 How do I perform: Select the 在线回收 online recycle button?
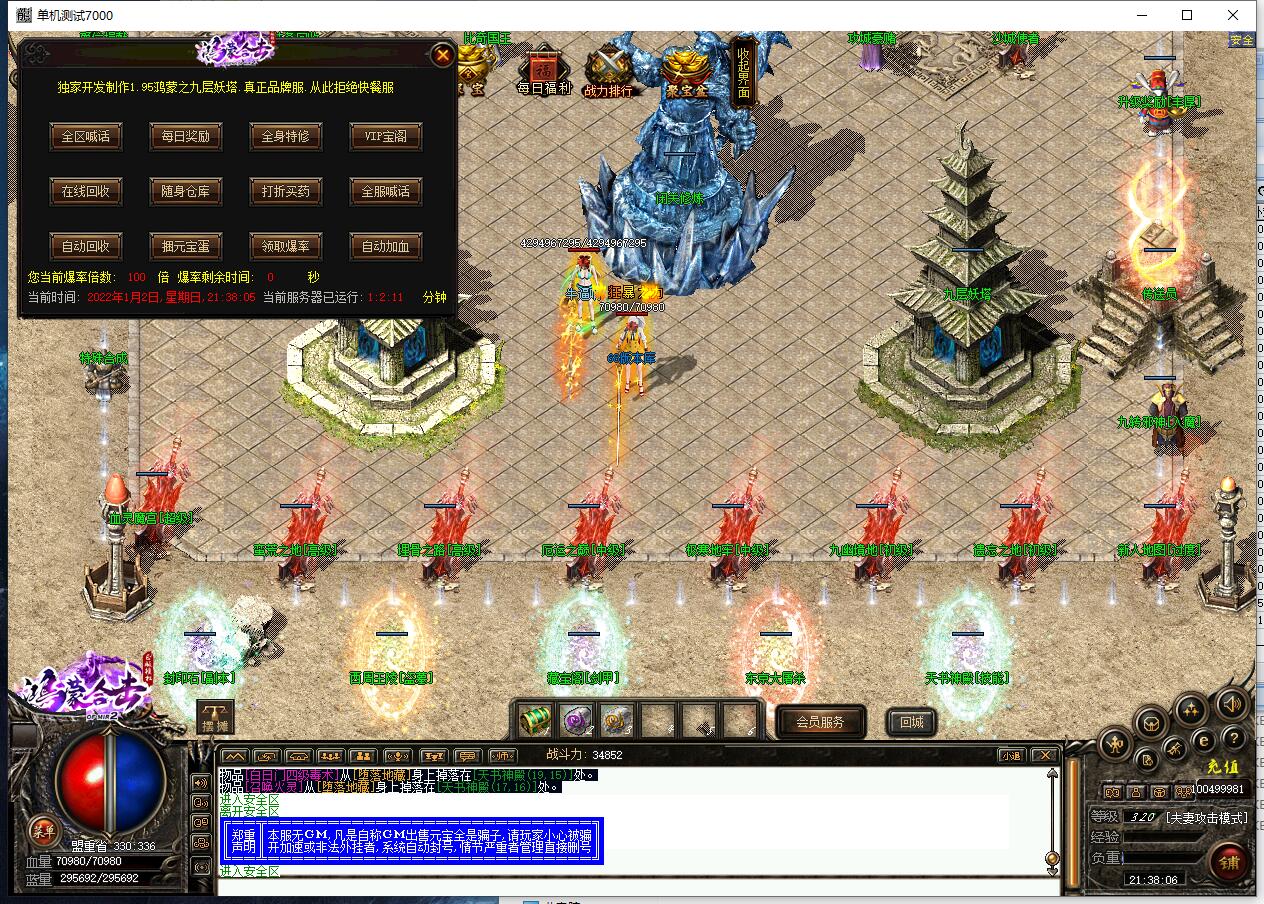[x=86, y=191]
